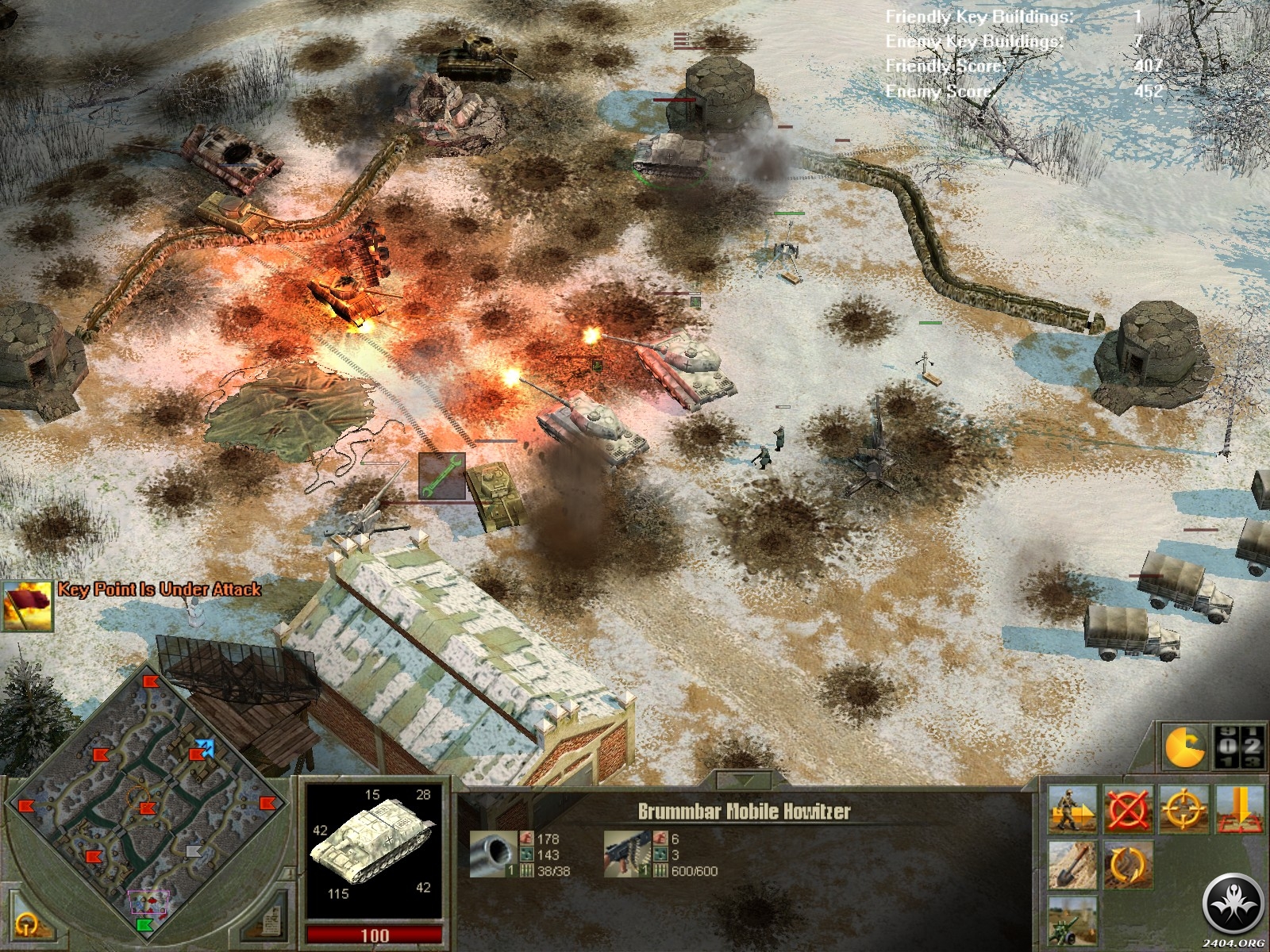Jump to the green flag on minimap
The height and width of the screenshot is (952, 1270).
click(144, 924)
